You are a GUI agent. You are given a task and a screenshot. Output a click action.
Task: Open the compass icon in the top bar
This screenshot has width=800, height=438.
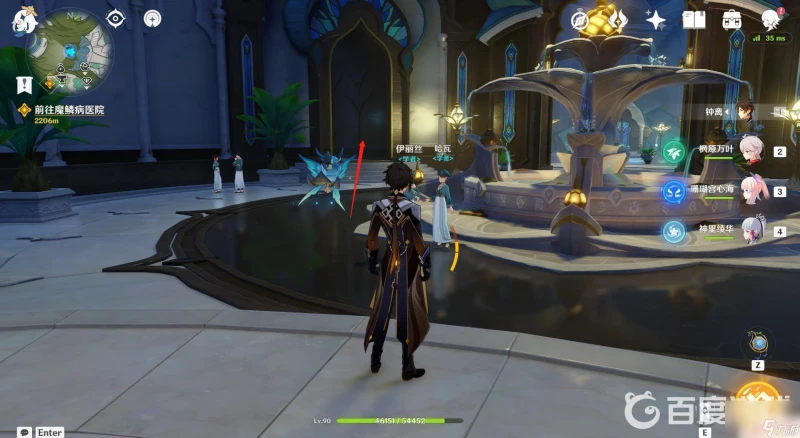(580, 20)
